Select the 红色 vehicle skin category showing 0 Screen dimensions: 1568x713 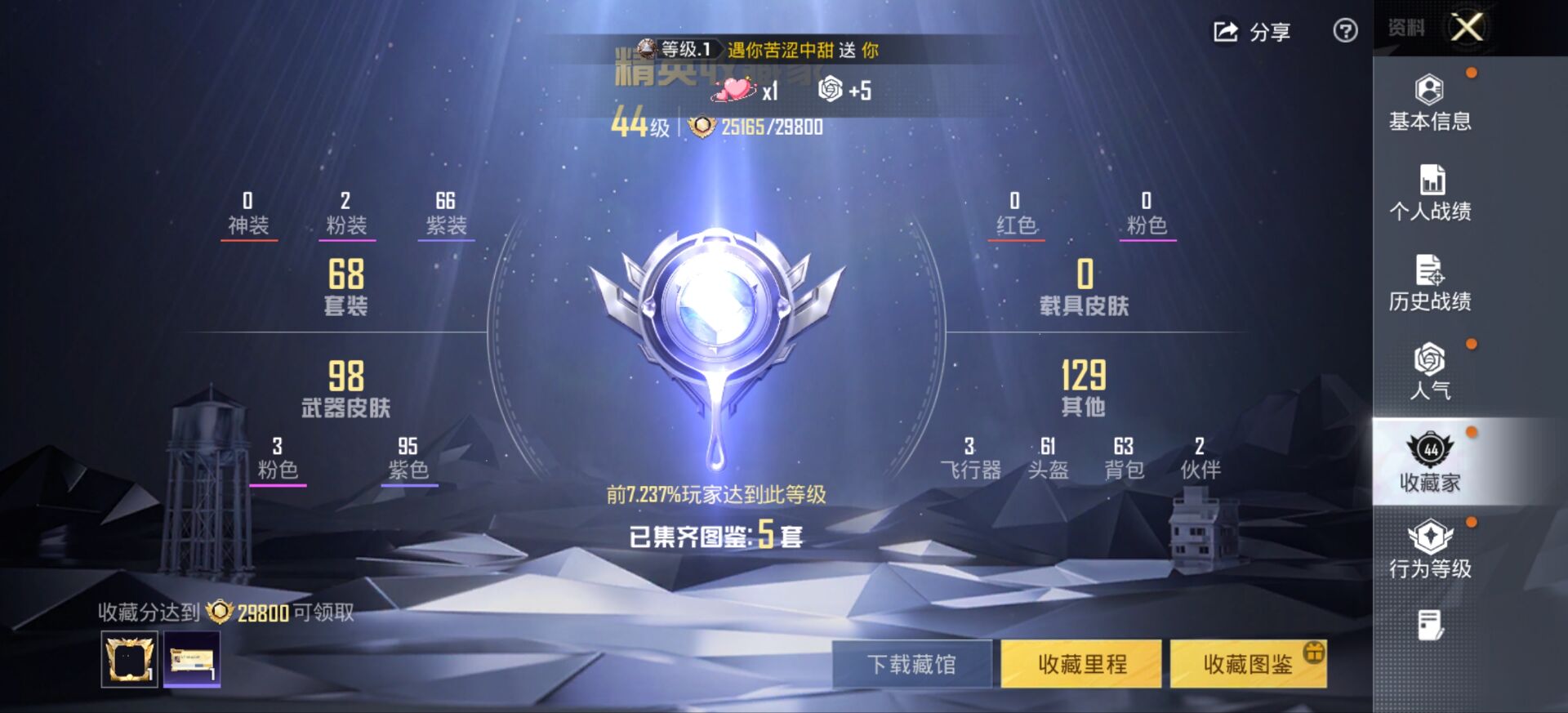[x=1015, y=211]
